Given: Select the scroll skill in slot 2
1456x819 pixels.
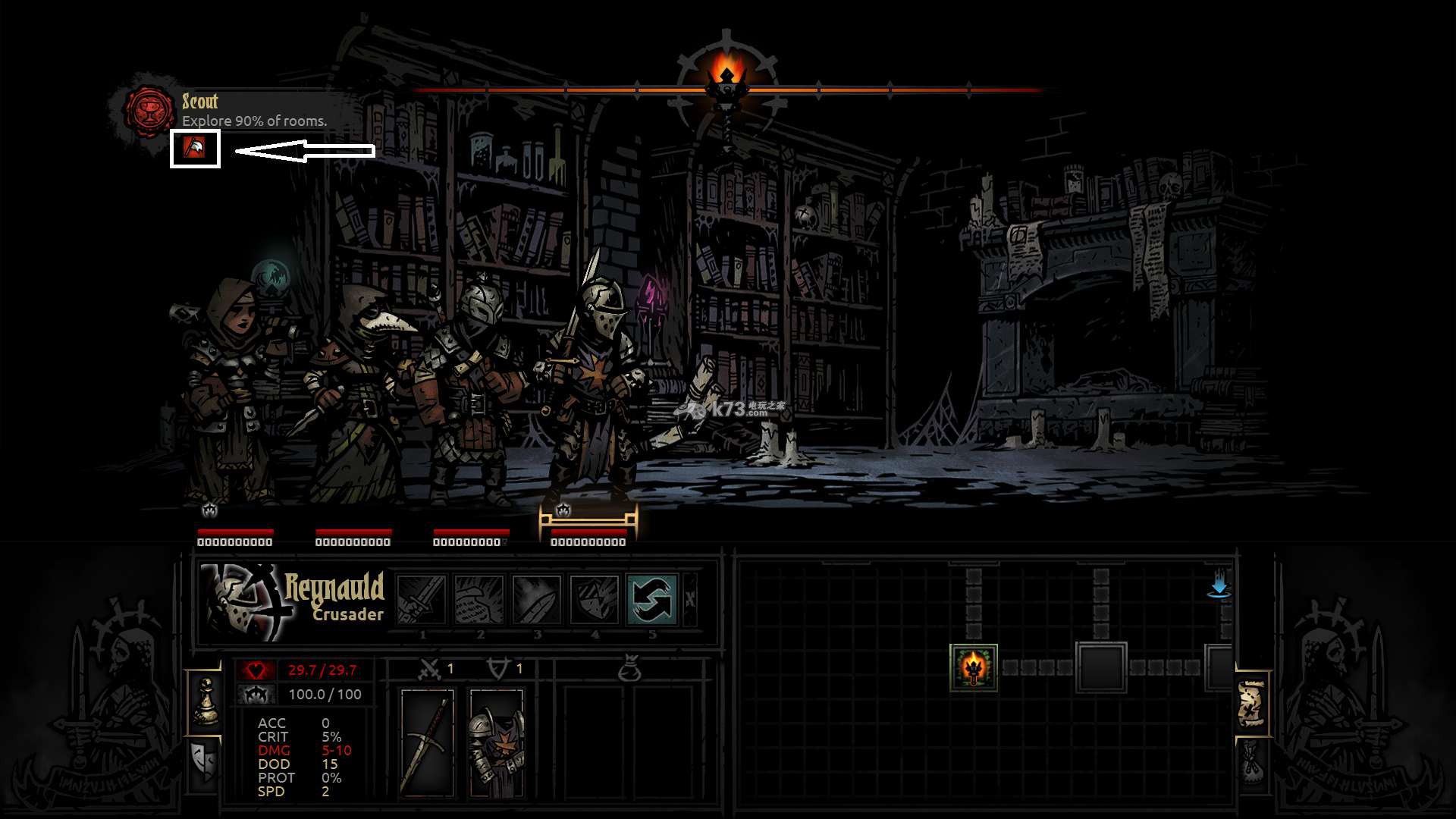Looking at the screenshot, I should tap(479, 599).
